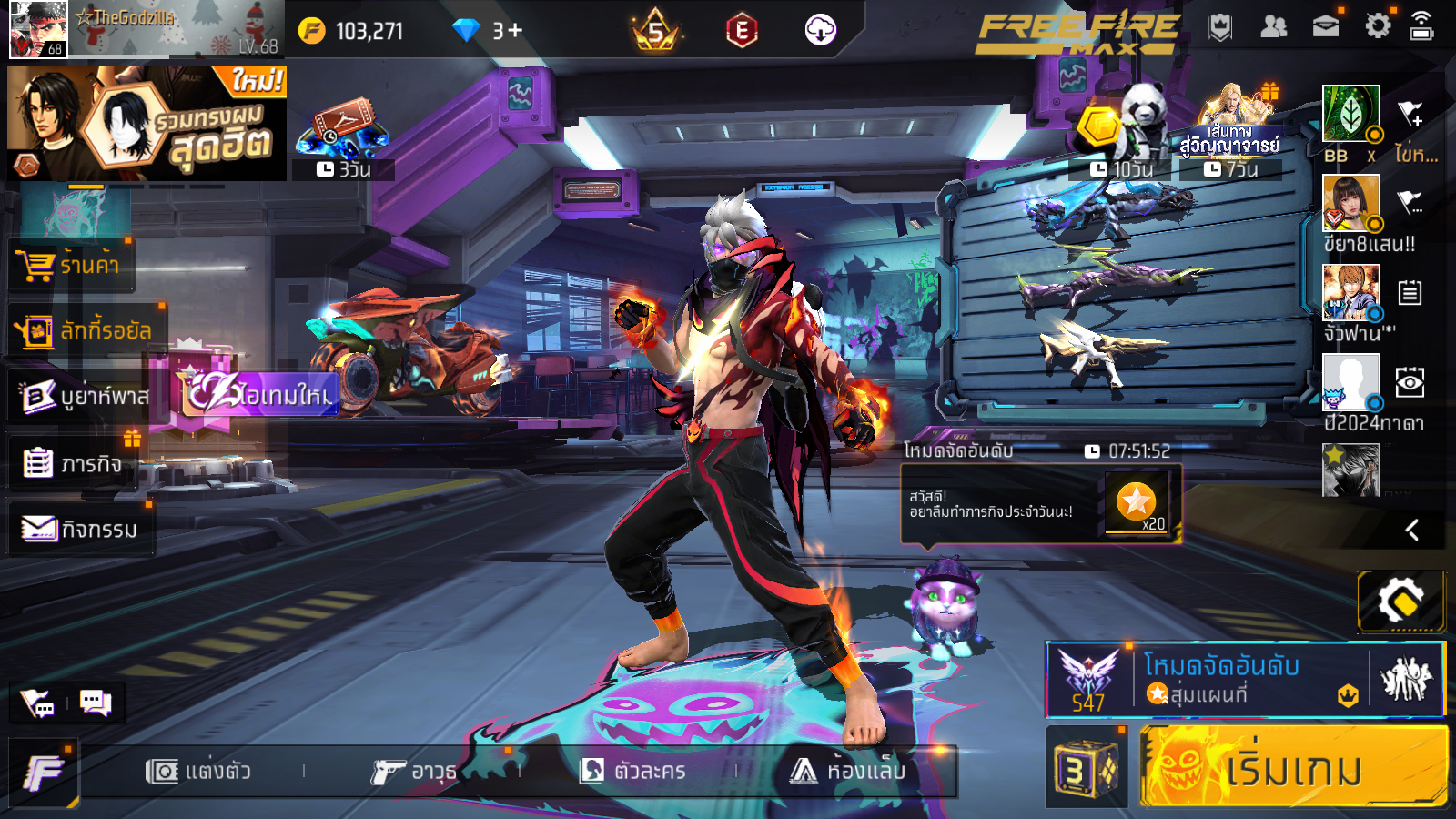Viewport: 1456px width, 819px height.
Task: Open the ร้านค้า shop menu
Action: [71, 265]
